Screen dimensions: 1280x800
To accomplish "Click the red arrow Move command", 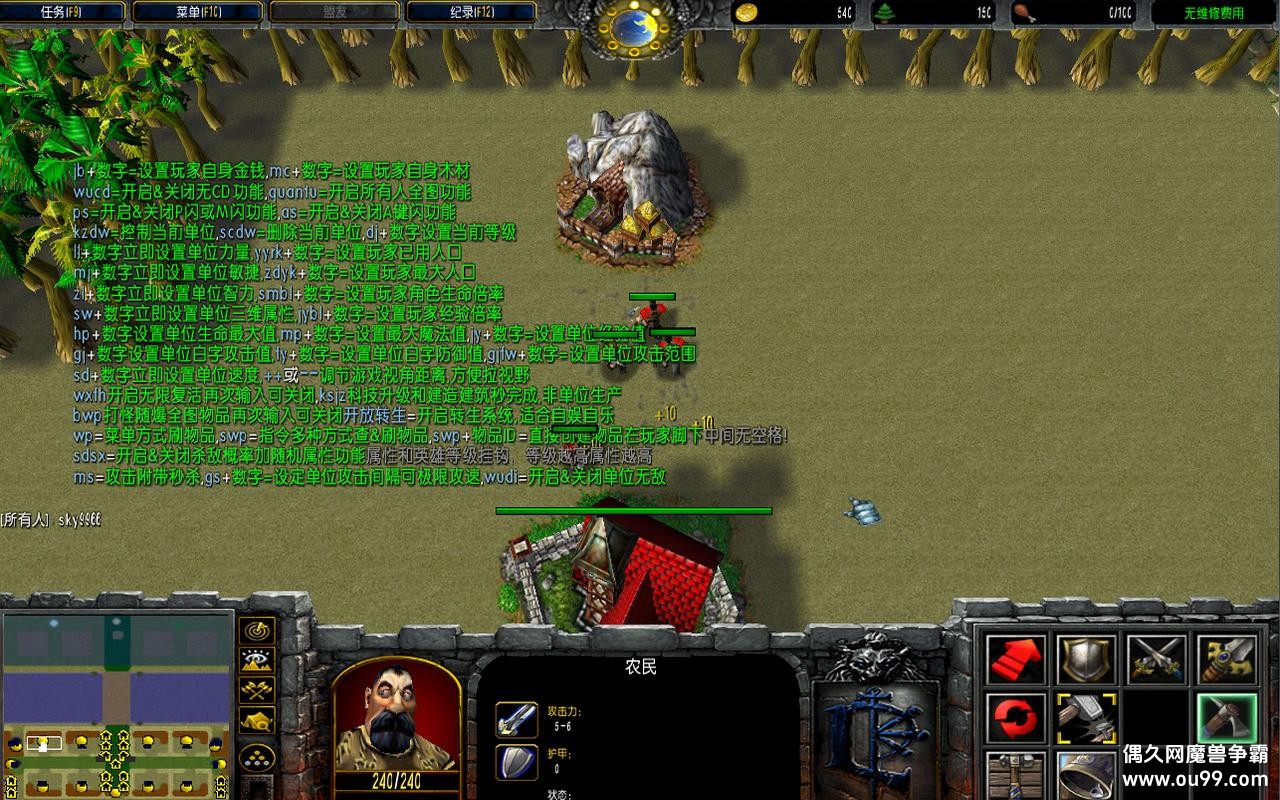I will 1014,658.
